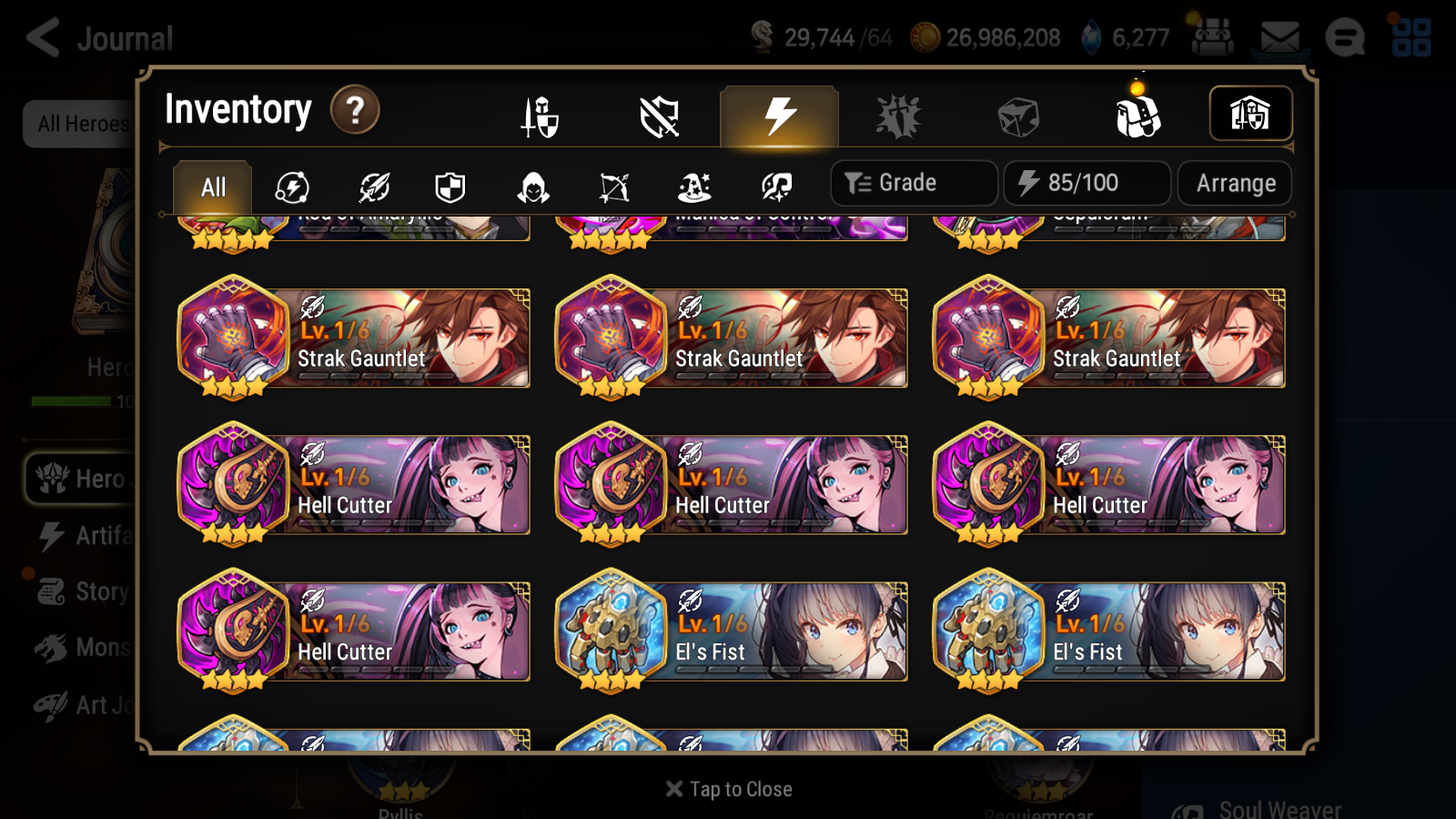Viewport: 1456px width, 819px height.
Task: Filter artifacts by Knight class
Action: coord(452,187)
